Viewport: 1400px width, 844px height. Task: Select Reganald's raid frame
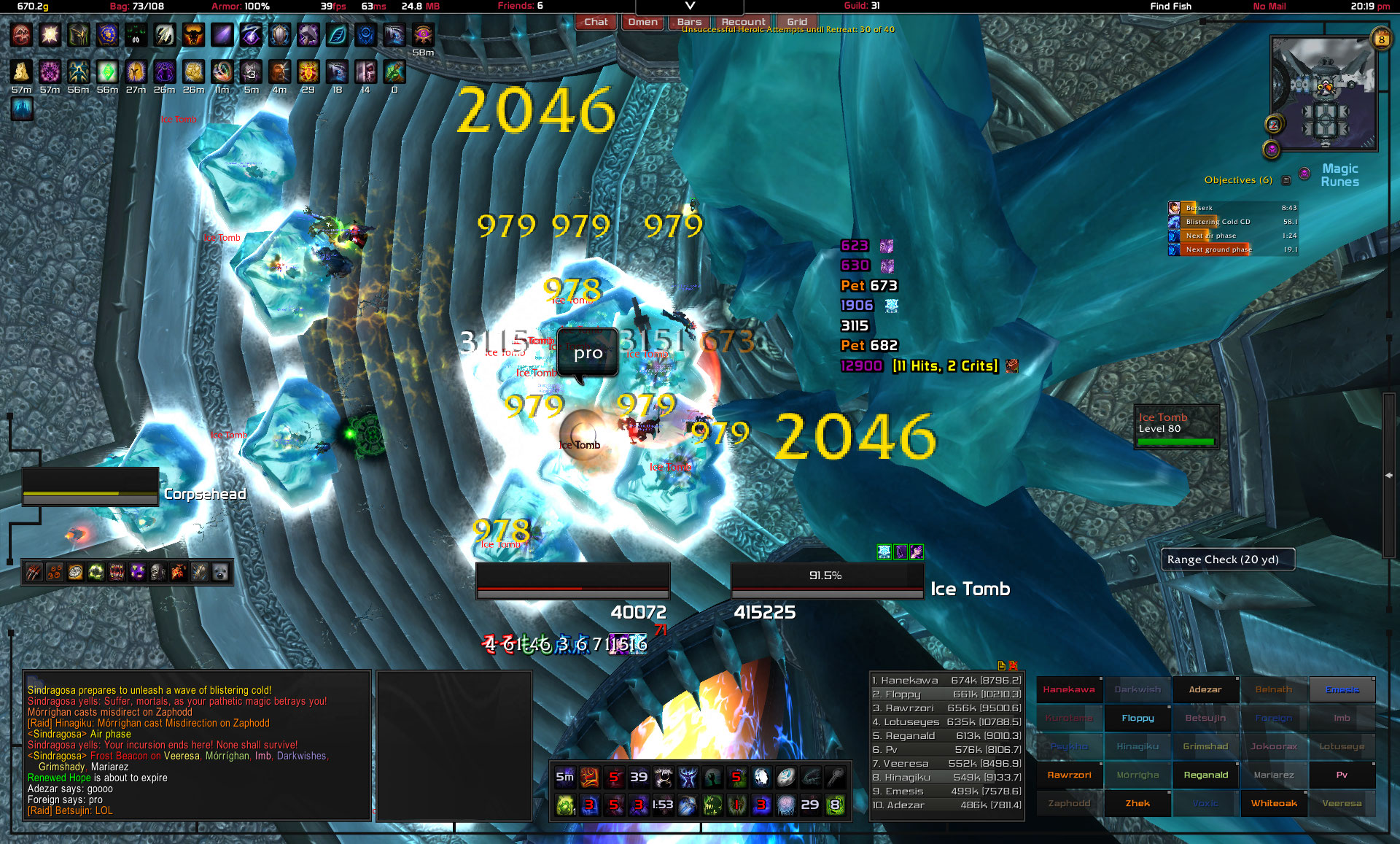point(1205,775)
